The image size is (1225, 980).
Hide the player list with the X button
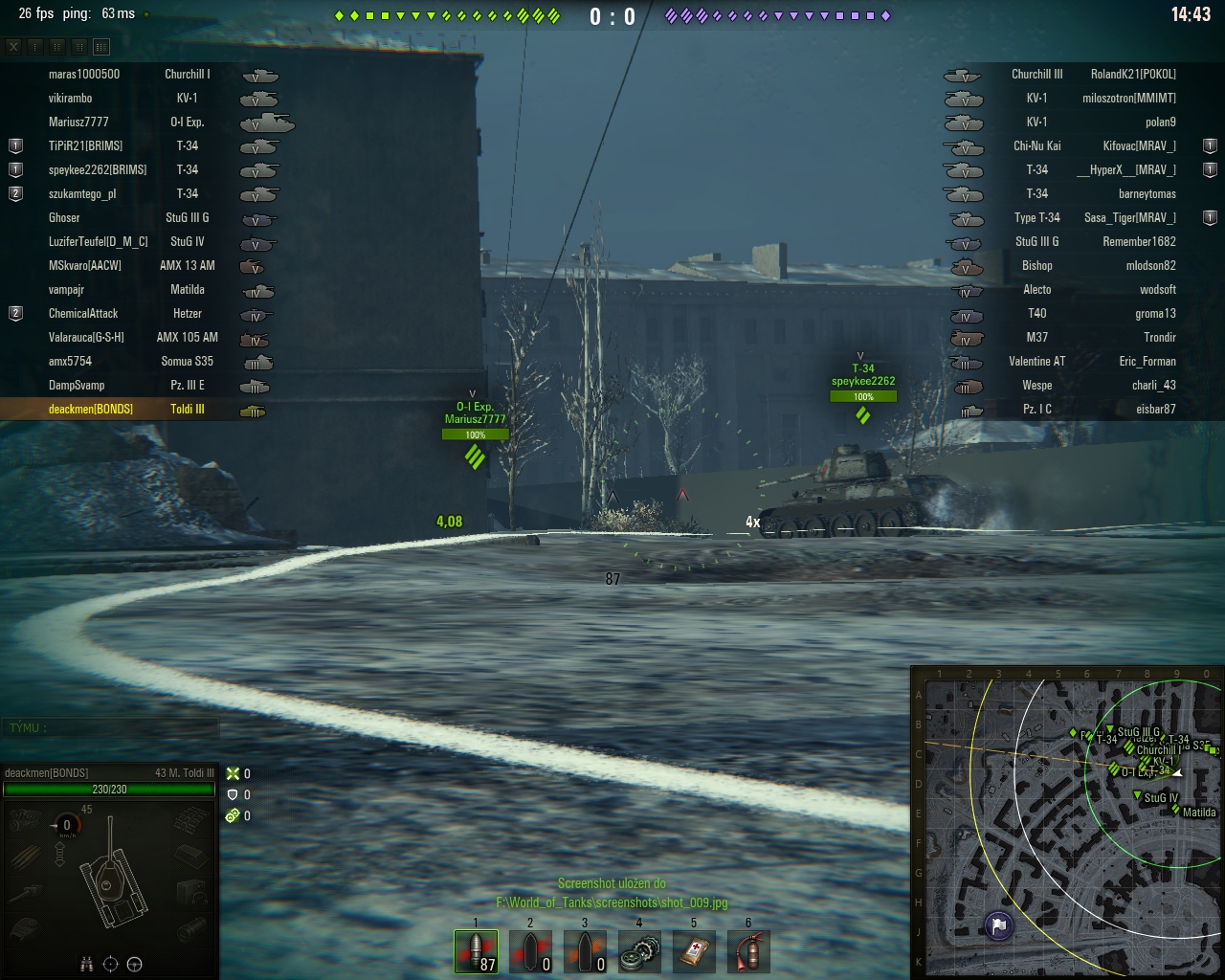tap(13, 46)
